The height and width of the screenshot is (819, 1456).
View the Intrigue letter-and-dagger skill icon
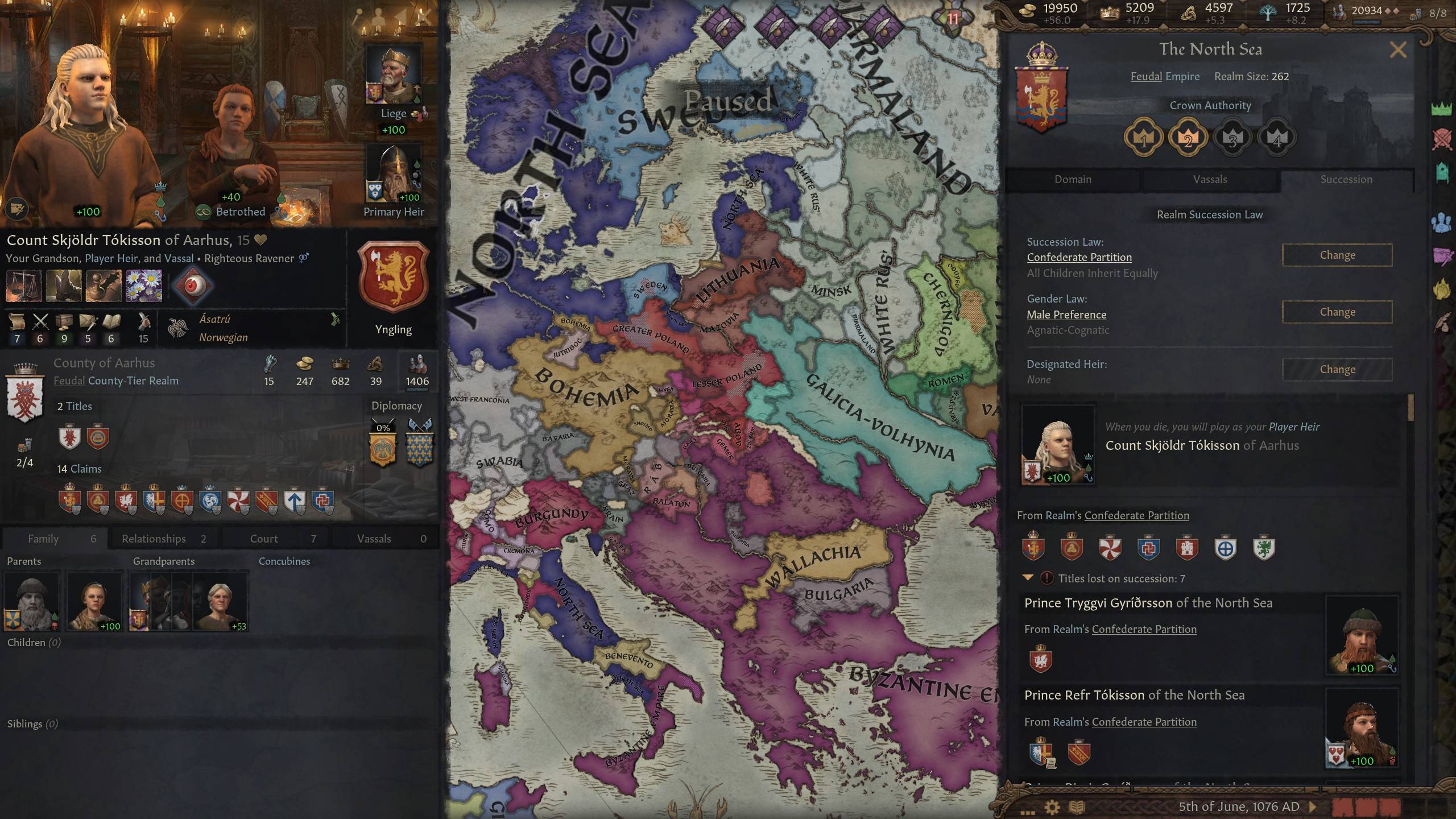pos(88,322)
